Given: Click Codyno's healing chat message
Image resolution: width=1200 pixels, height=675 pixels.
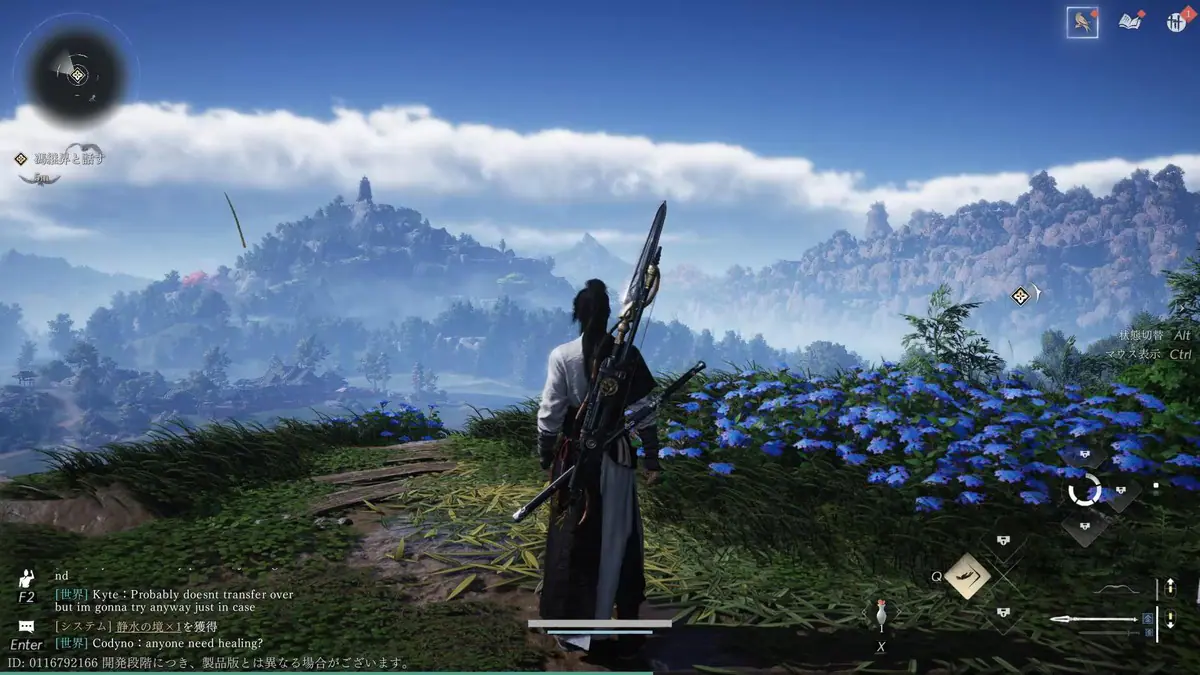Looking at the screenshot, I should (x=160, y=643).
